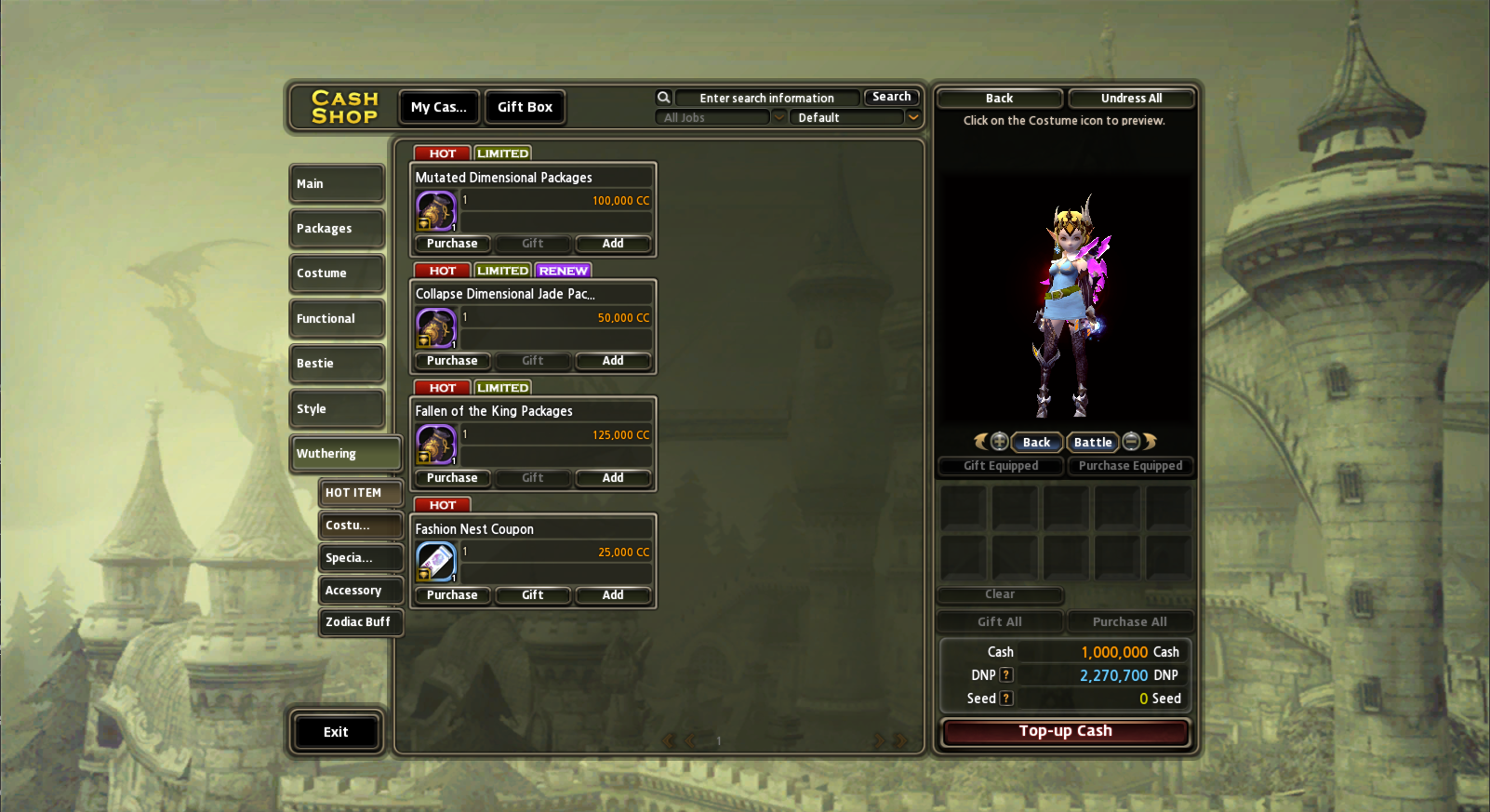Select the Functional category
Viewport: 1490px width, 812px height.
(x=336, y=319)
